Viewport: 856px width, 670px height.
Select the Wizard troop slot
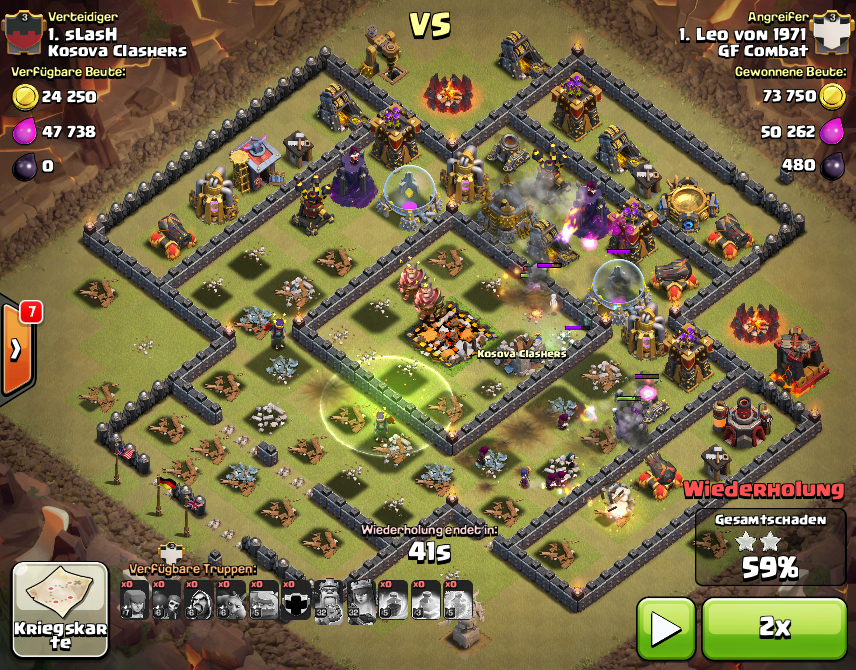coord(198,600)
